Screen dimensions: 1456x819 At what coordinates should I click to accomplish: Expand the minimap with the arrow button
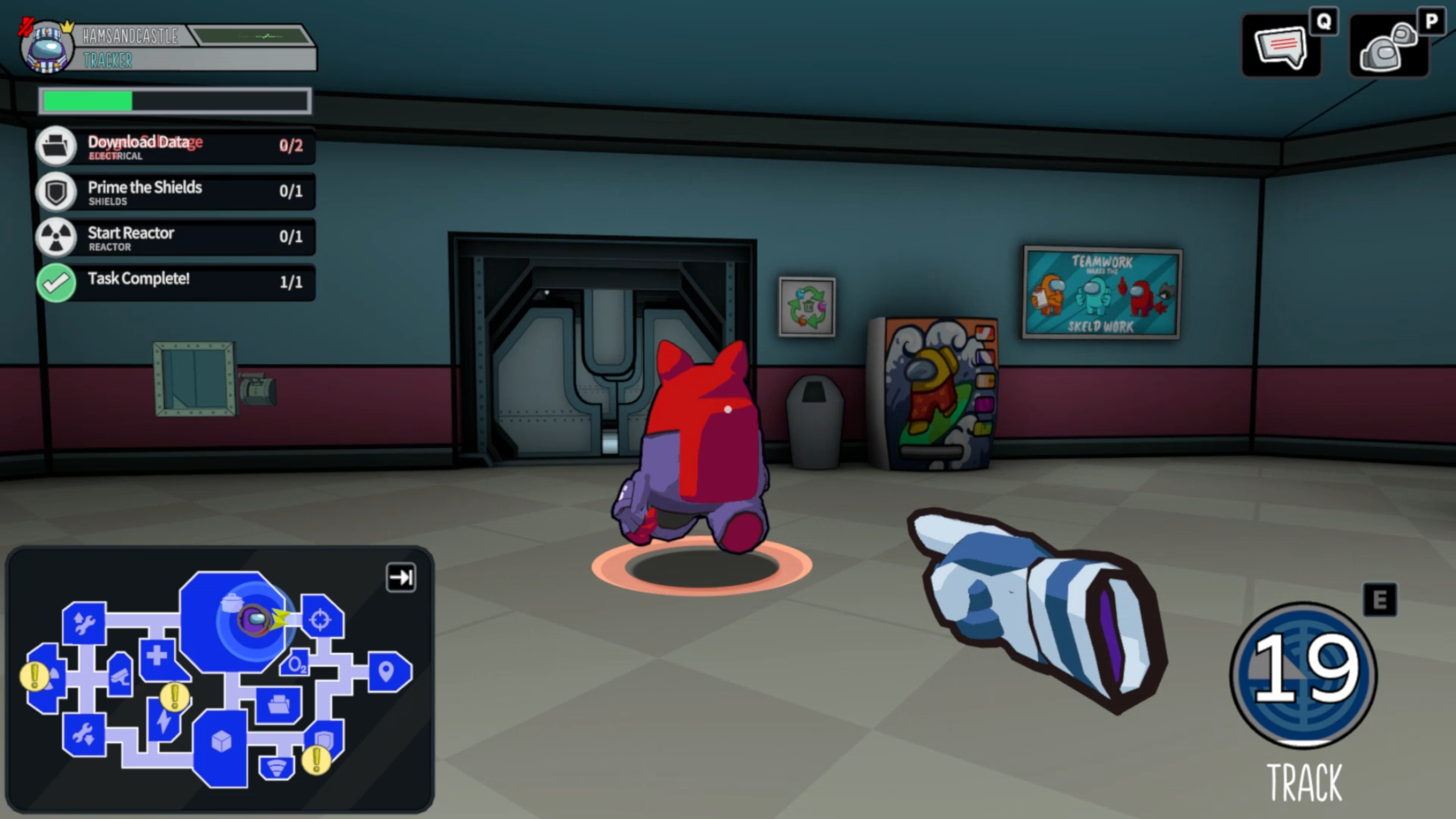click(x=401, y=577)
